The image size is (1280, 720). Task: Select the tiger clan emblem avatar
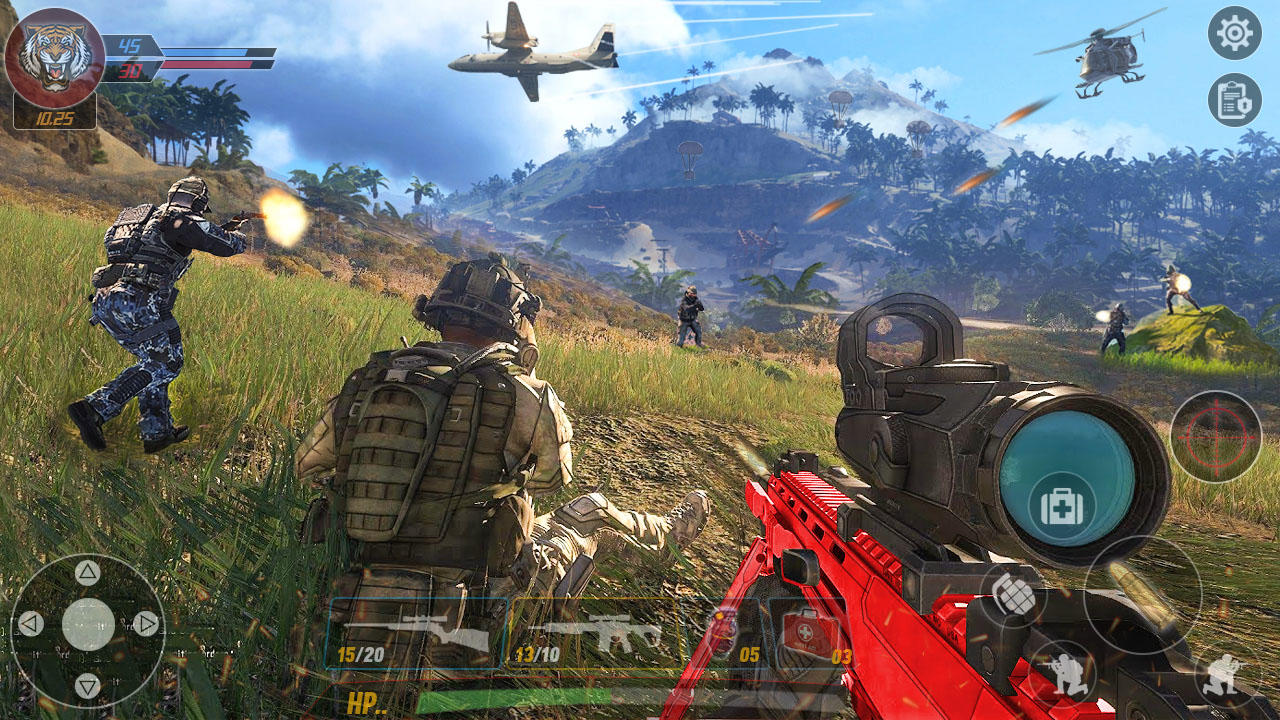click(x=55, y=55)
